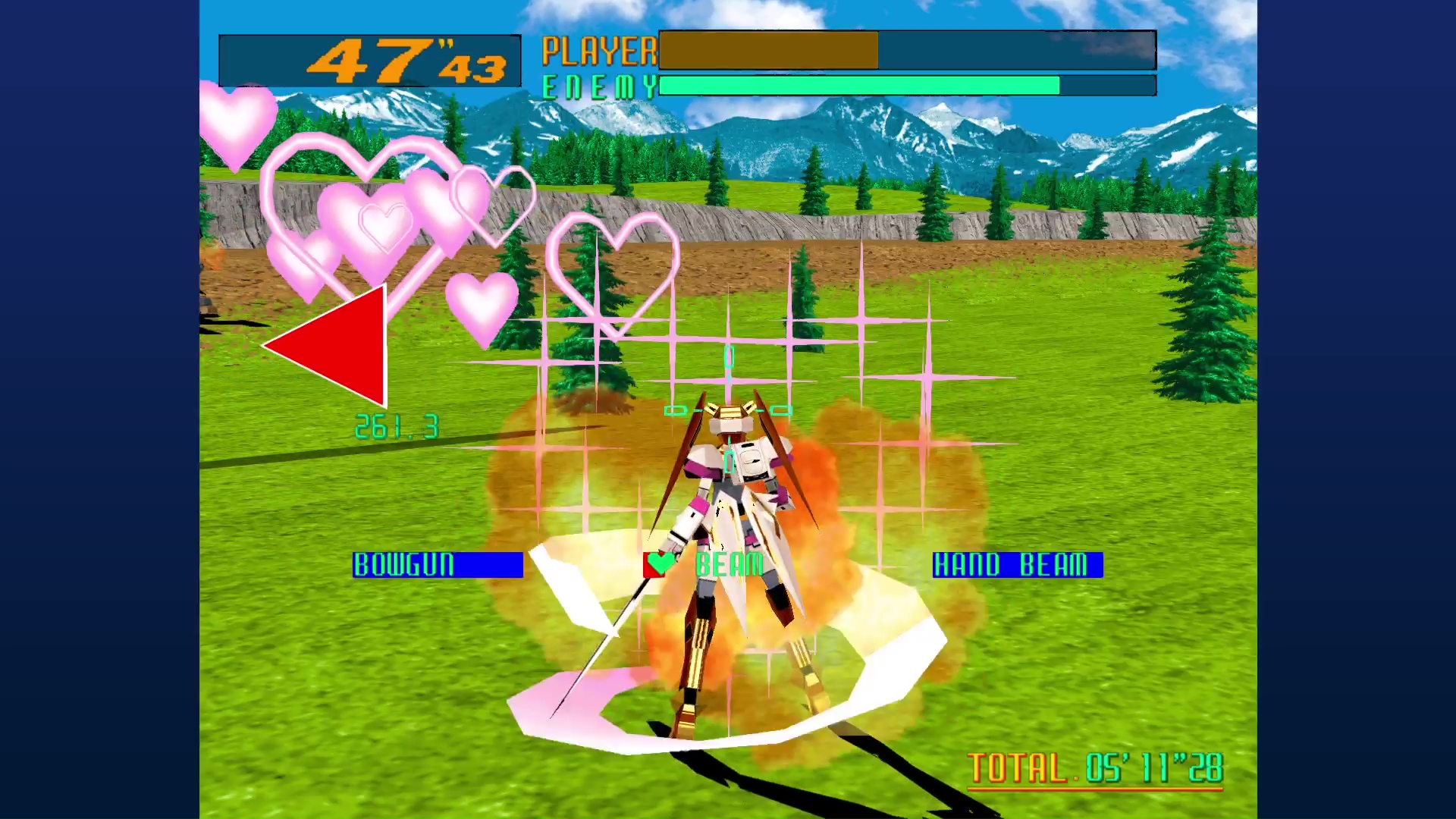Click the PLAYER label

(599, 51)
